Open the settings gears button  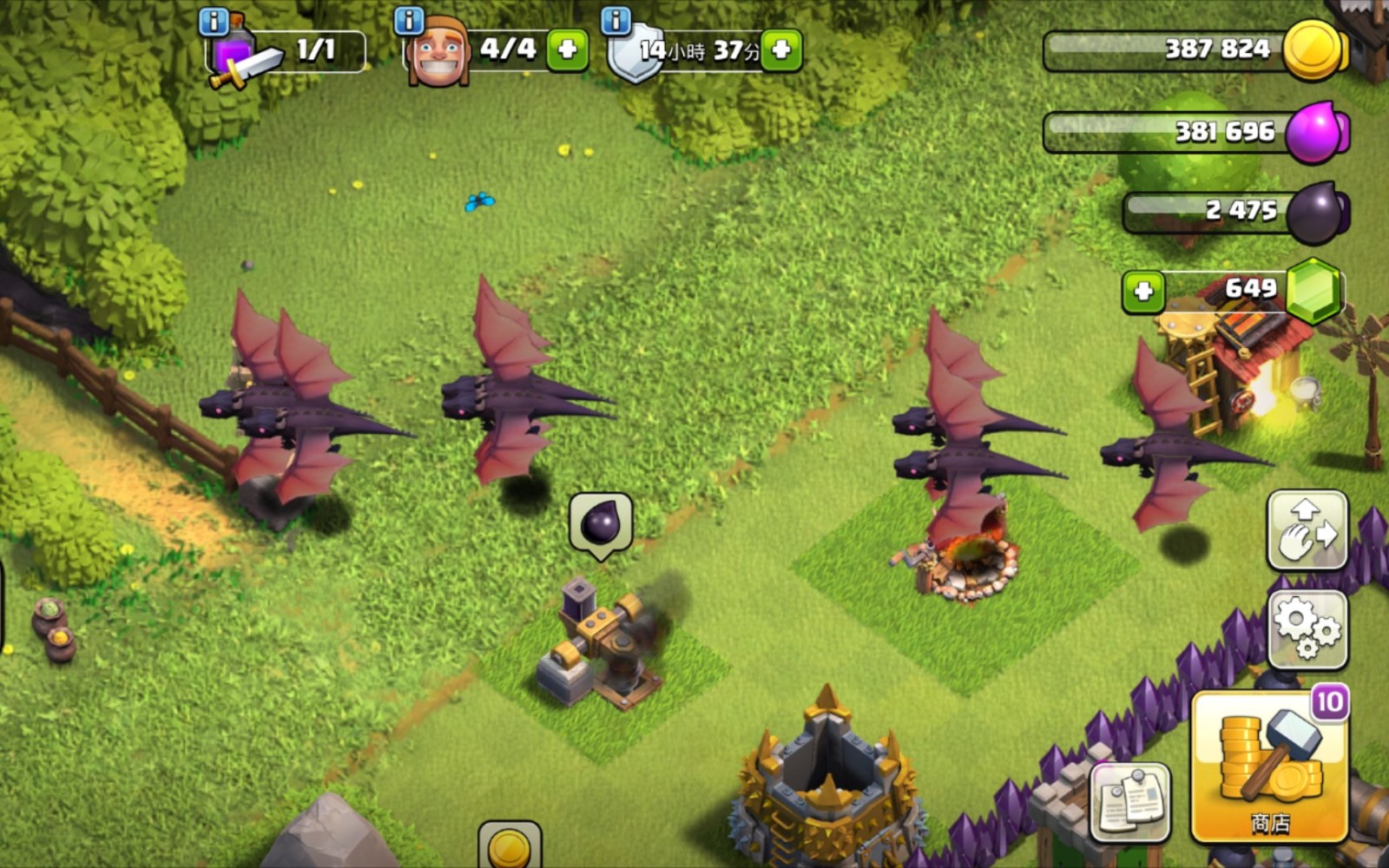(1307, 629)
